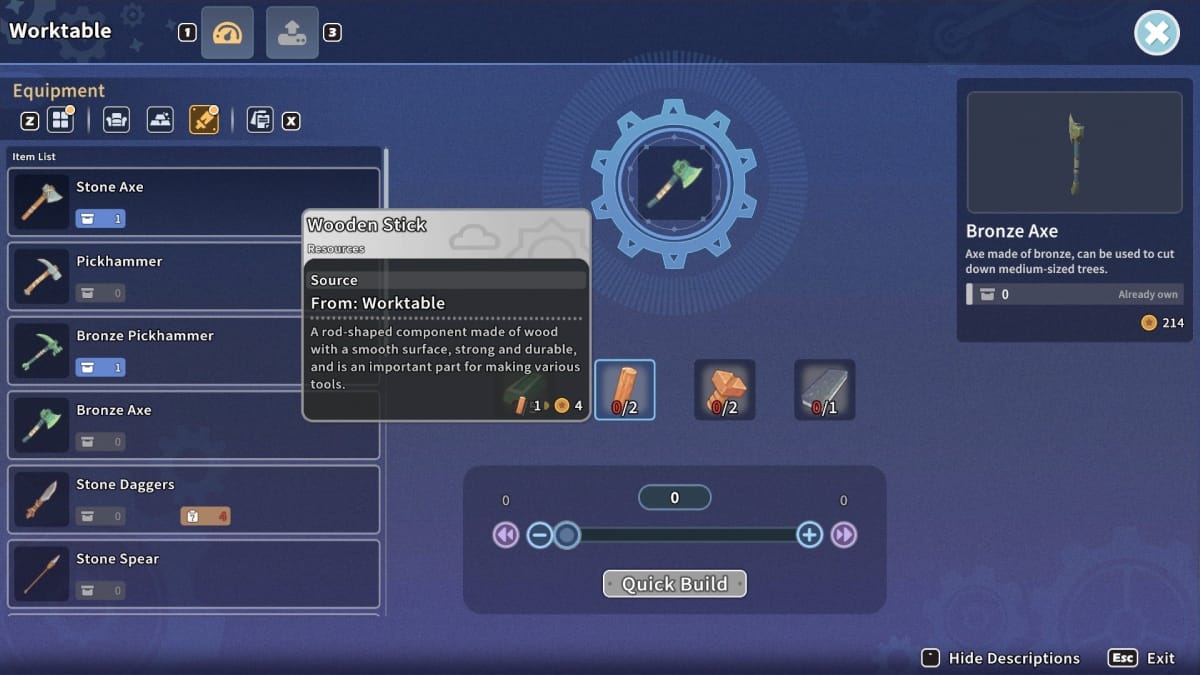Select the Bronze Pickhammer recipe
The width and height of the screenshot is (1200, 675).
[x=194, y=350]
